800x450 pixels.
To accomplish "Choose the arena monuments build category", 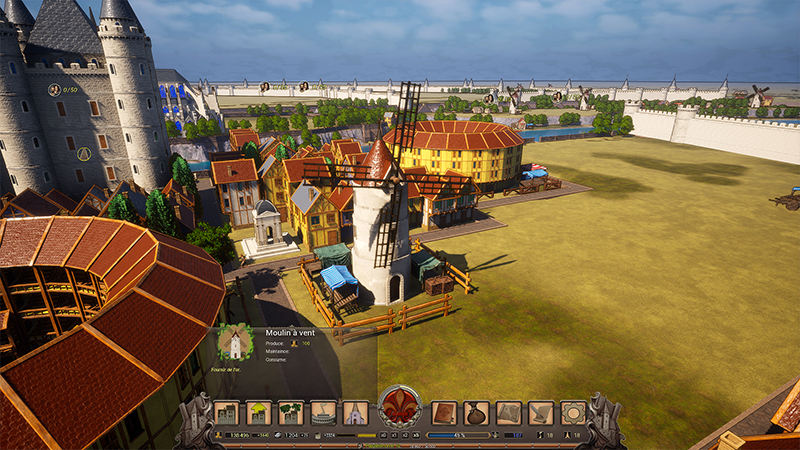I will [x=323, y=413].
